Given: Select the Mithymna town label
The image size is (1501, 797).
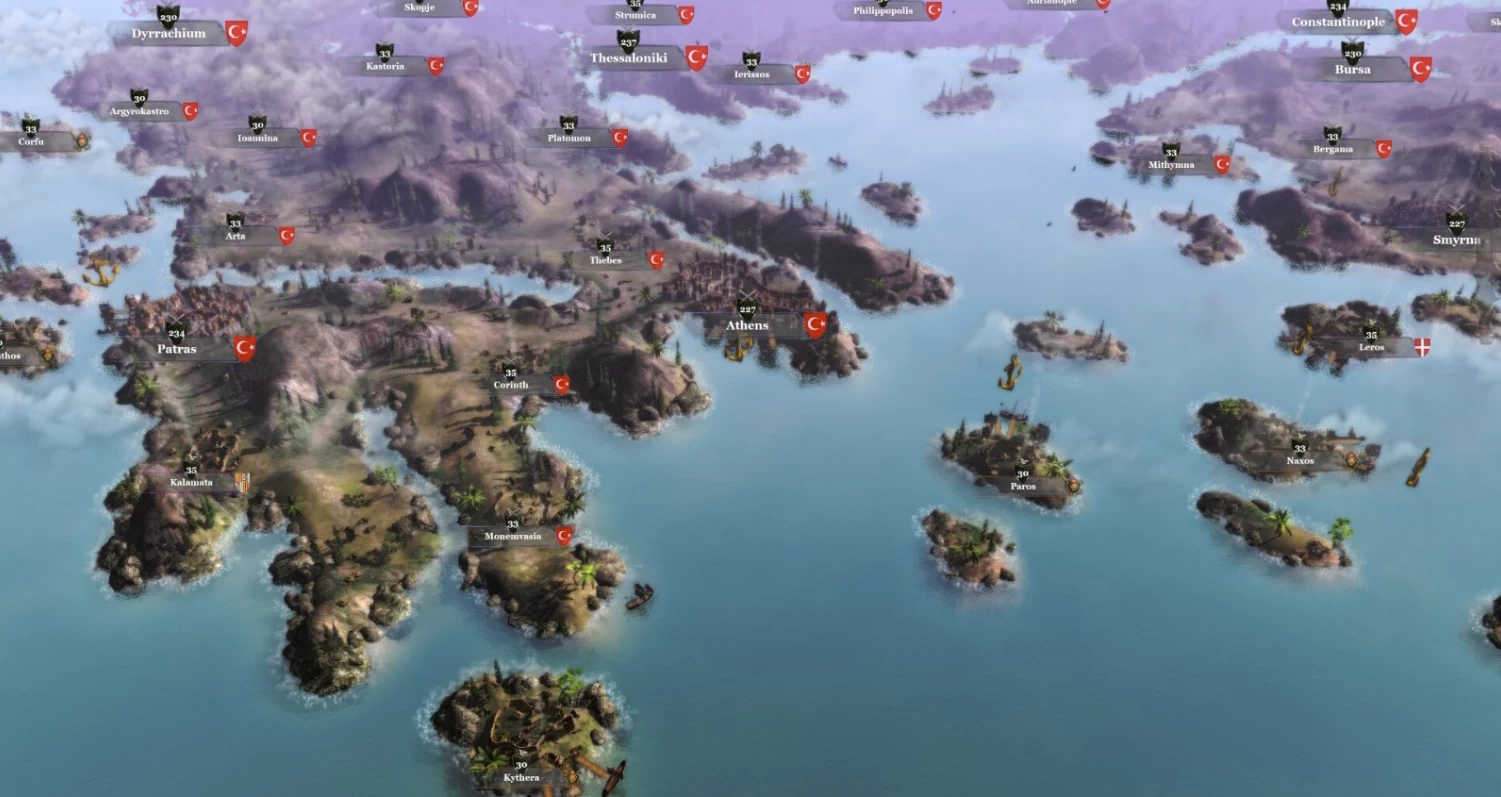Looking at the screenshot, I should click(1171, 164).
